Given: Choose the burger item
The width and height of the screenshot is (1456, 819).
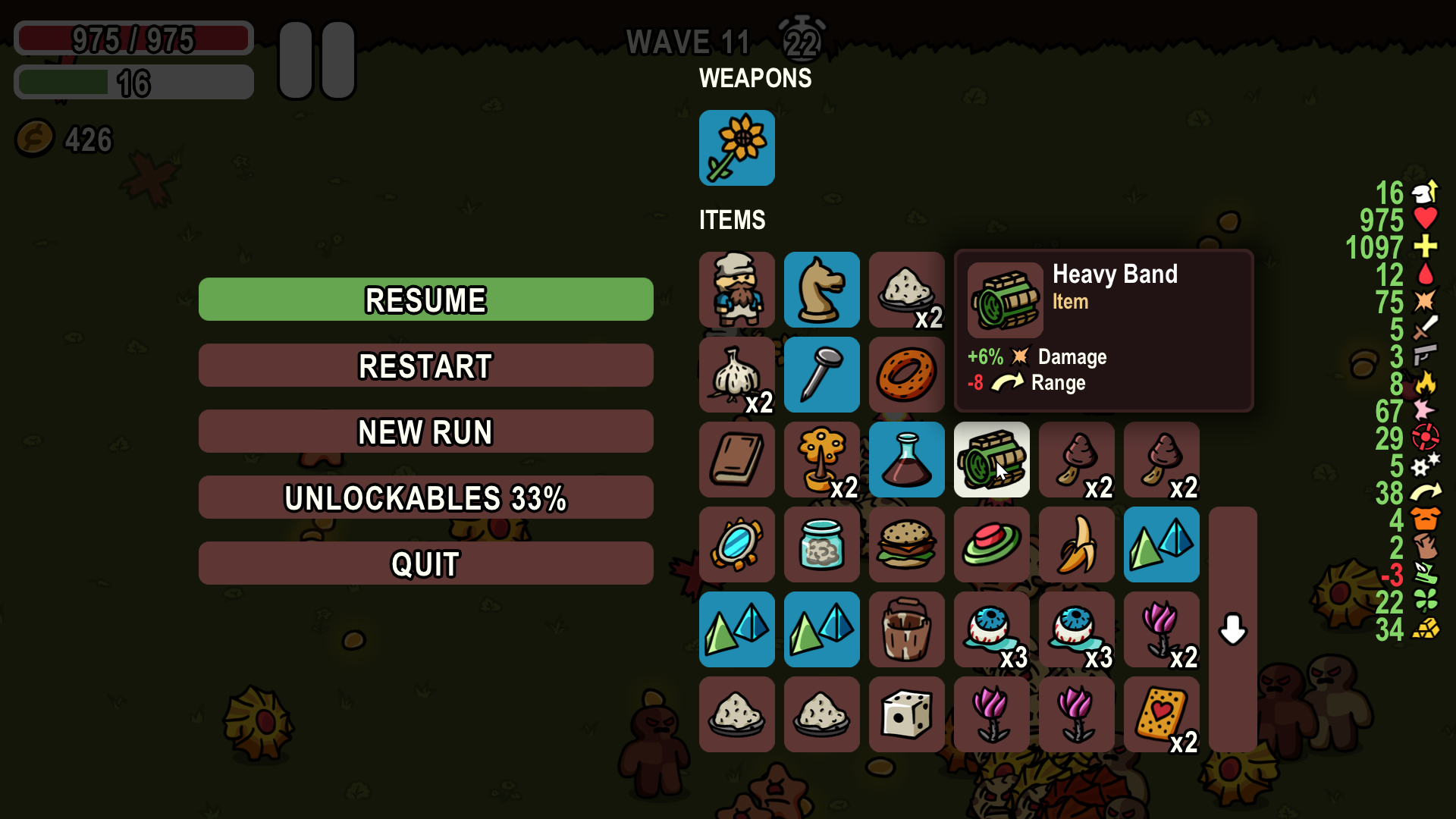Looking at the screenshot, I should tap(906, 544).
